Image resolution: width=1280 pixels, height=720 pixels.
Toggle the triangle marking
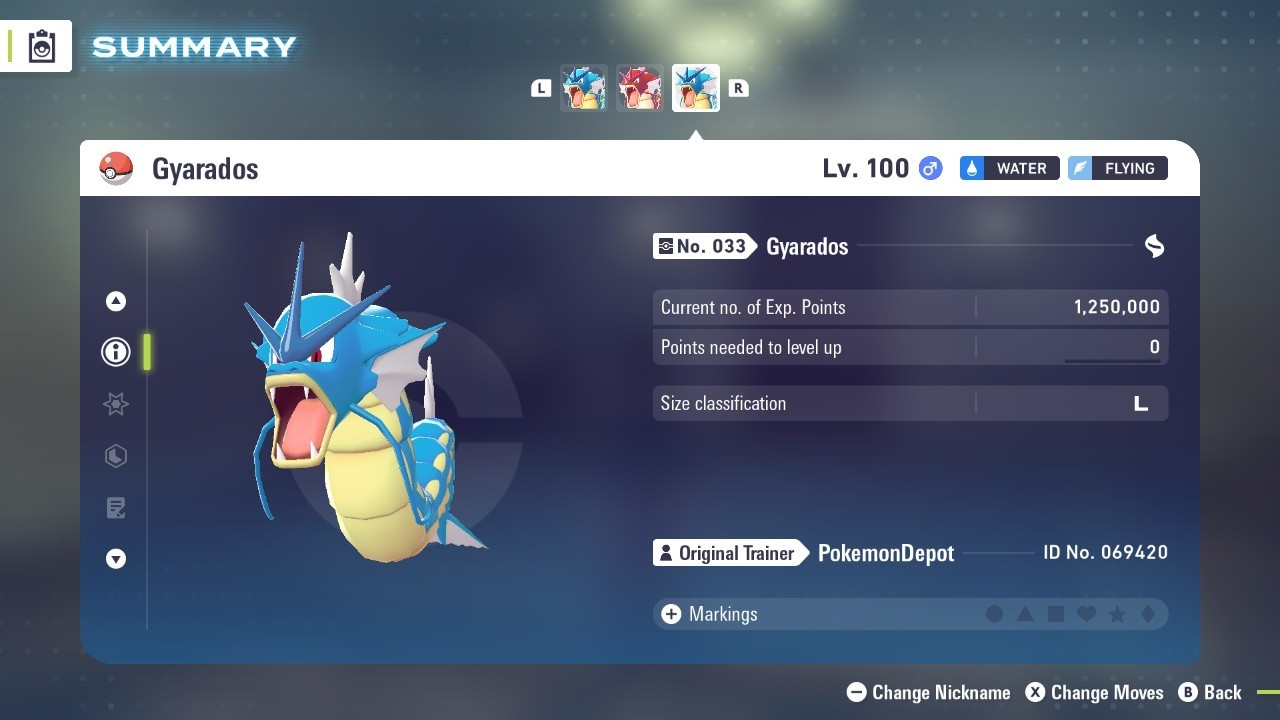[1025, 614]
